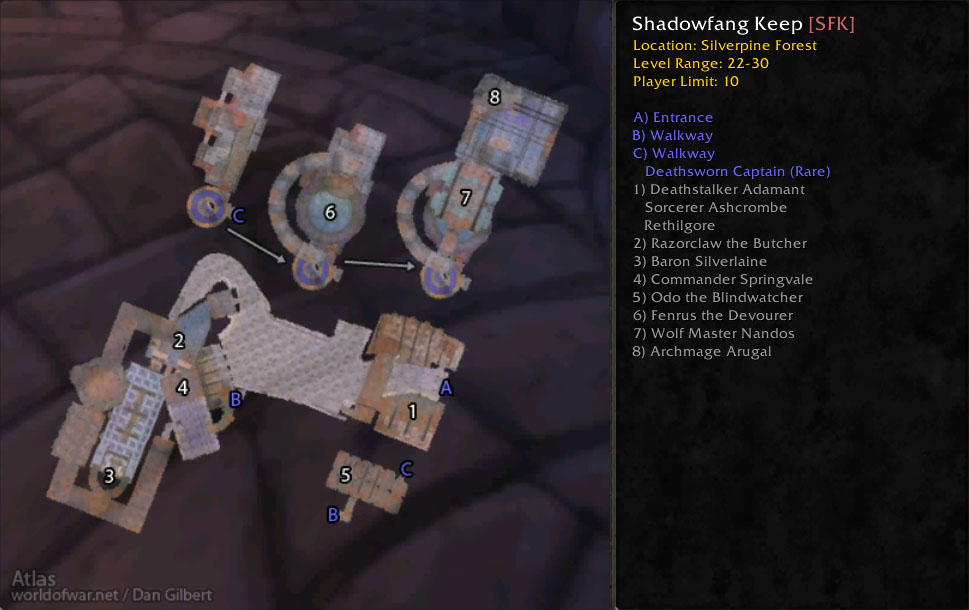Screen dimensions: 969x610
Task: Click the Sorcerer Ashcrombe legend entry
Action: pyautogui.click(x=716, y=207)
